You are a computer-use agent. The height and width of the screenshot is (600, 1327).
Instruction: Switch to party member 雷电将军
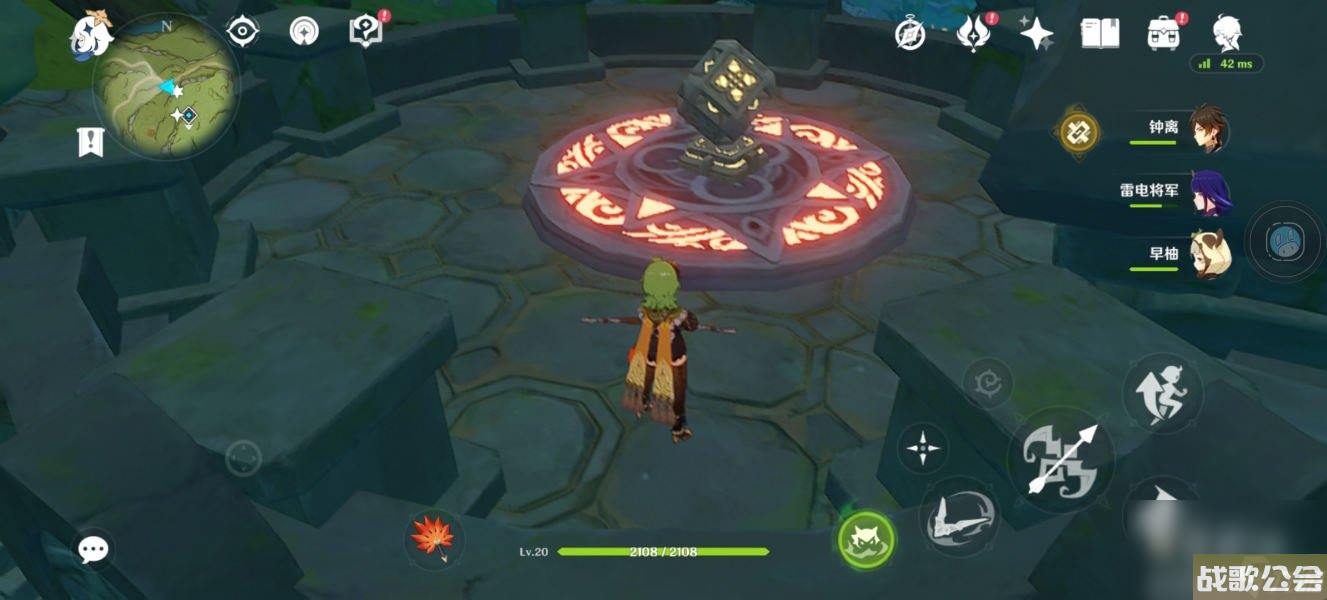tap(1209, 192)
